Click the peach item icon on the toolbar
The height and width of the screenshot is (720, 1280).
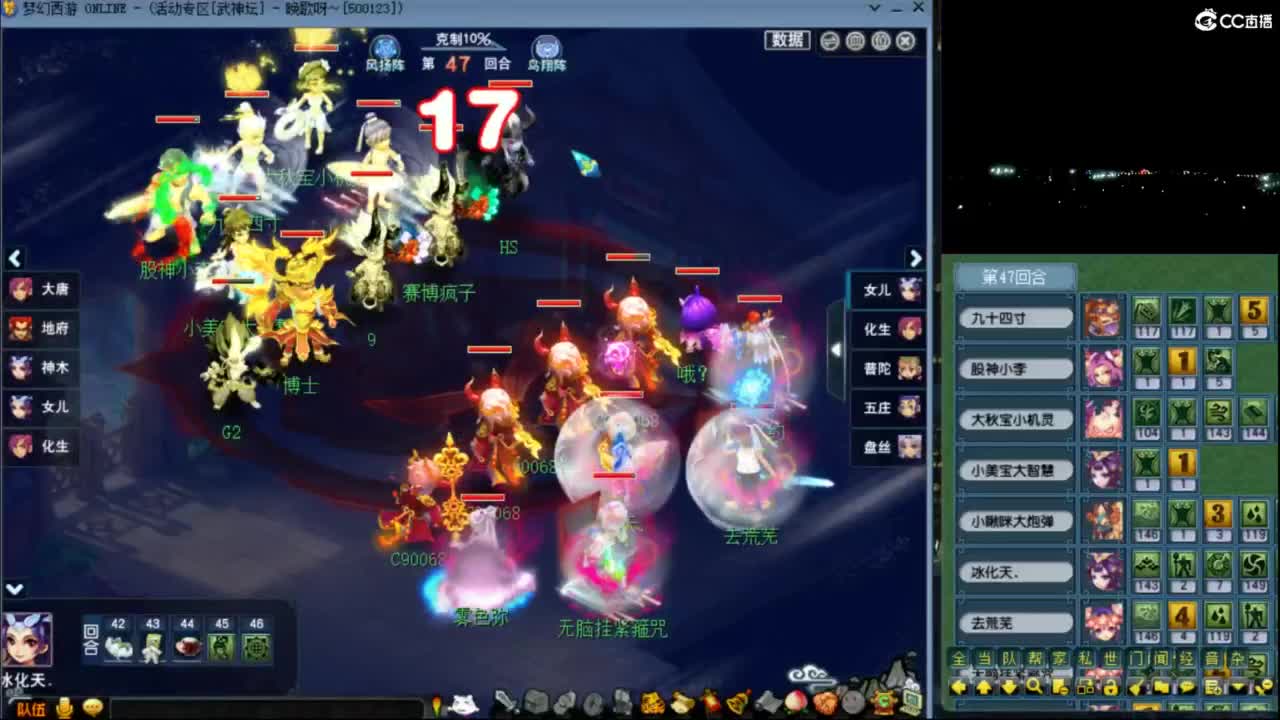(x=794, y=703)
